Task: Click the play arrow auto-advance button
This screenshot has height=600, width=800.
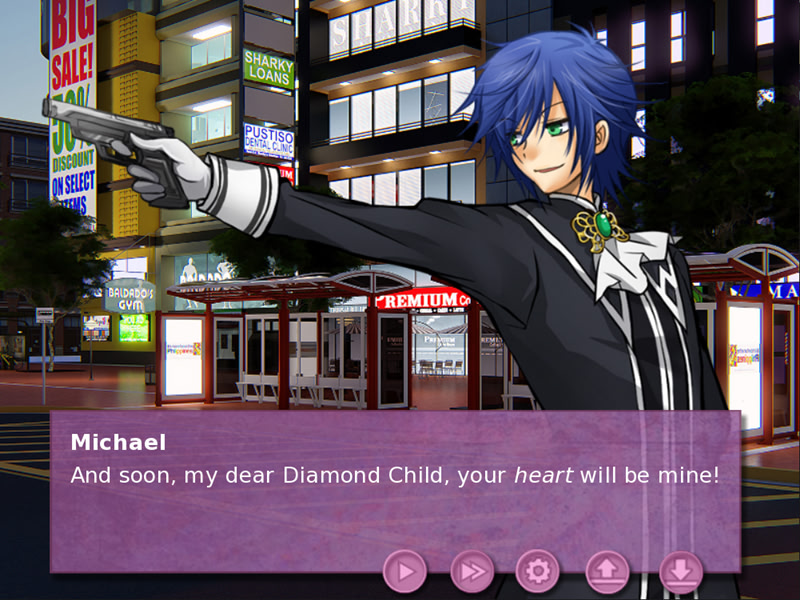Action: [x=405, y=571]
